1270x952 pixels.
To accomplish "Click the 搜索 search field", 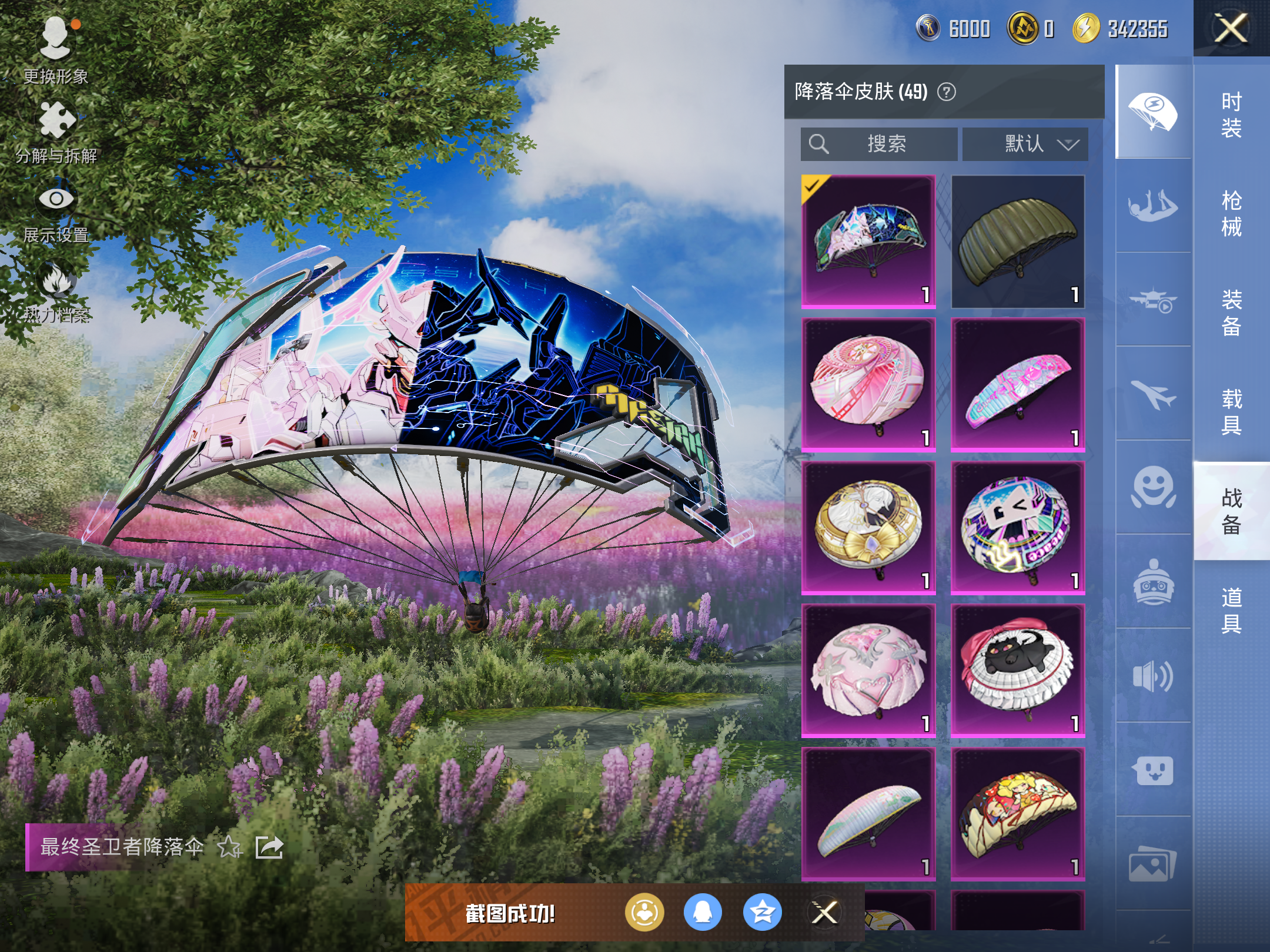I will pos(879,144).
